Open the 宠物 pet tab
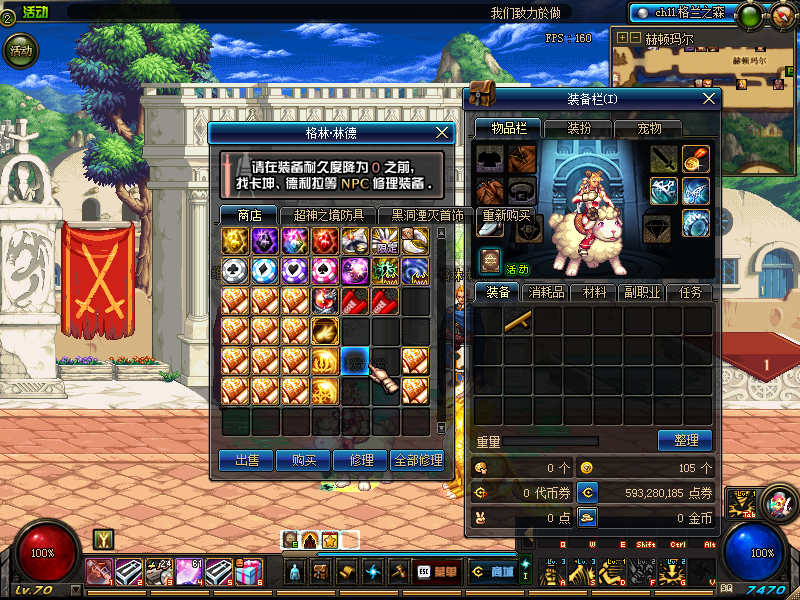Viewport: 800px width, 600px height. pos(650,128)
